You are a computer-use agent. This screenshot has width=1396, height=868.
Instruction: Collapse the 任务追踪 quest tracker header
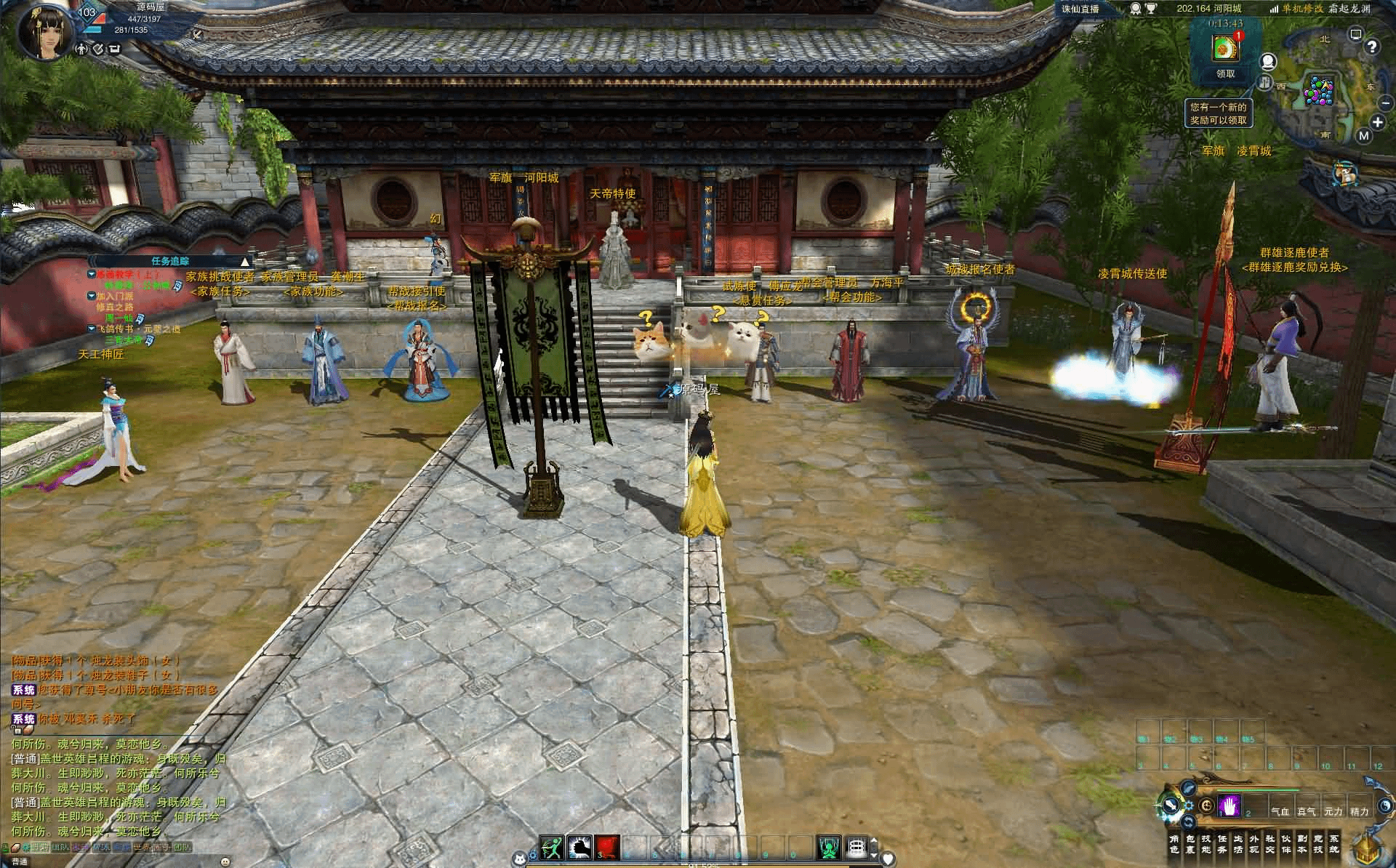point(245,261)
